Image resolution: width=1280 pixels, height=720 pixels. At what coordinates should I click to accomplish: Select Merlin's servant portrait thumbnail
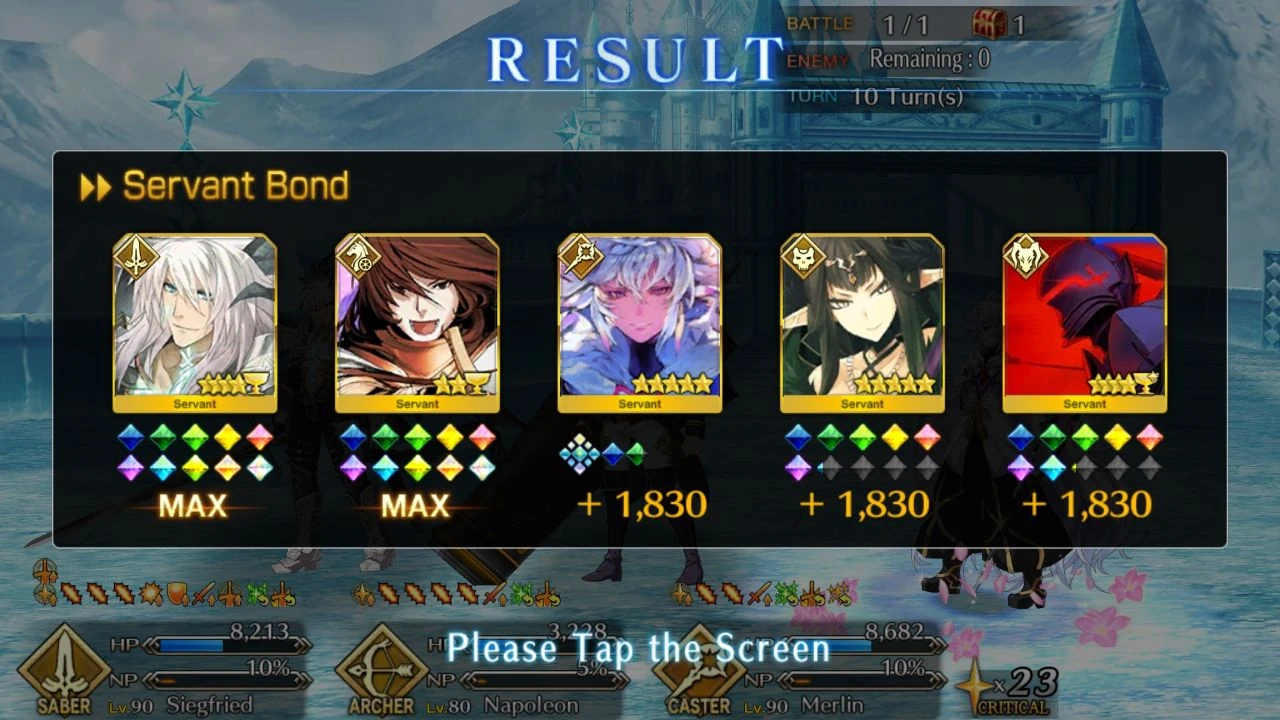pos(639,322)
